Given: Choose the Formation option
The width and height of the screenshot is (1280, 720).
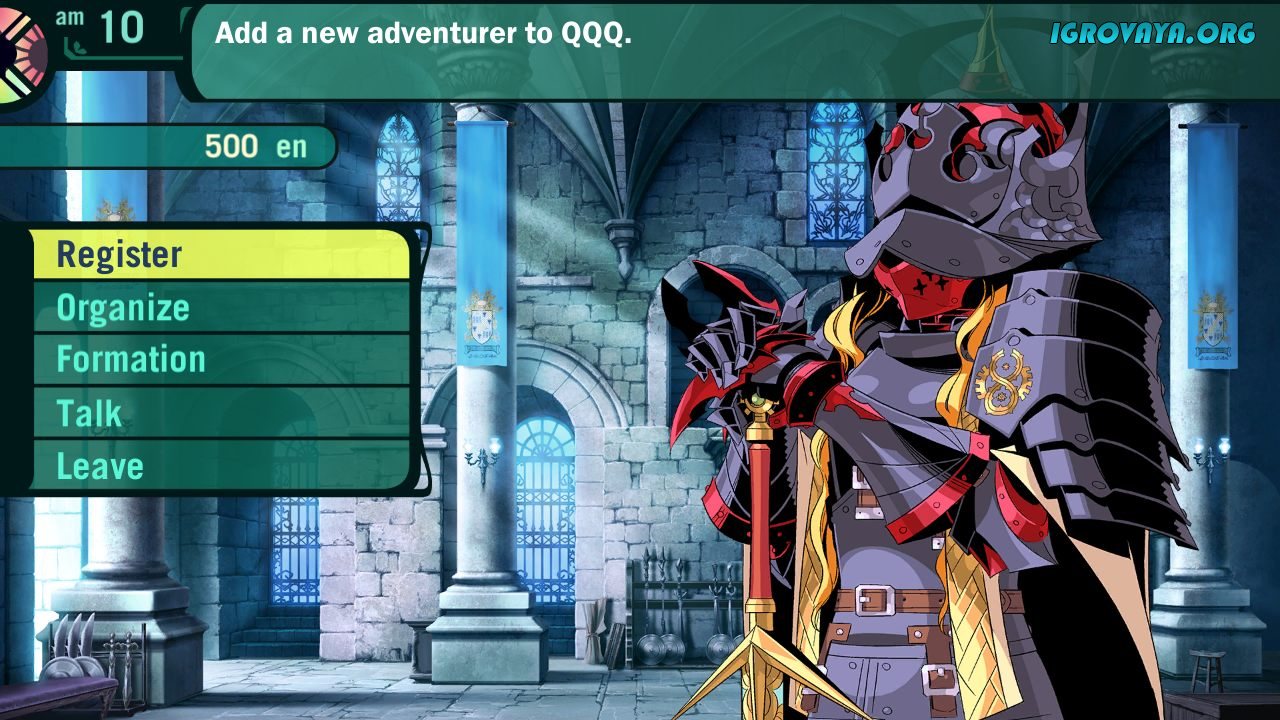Looking at the screenshot, I should (220, 360).
